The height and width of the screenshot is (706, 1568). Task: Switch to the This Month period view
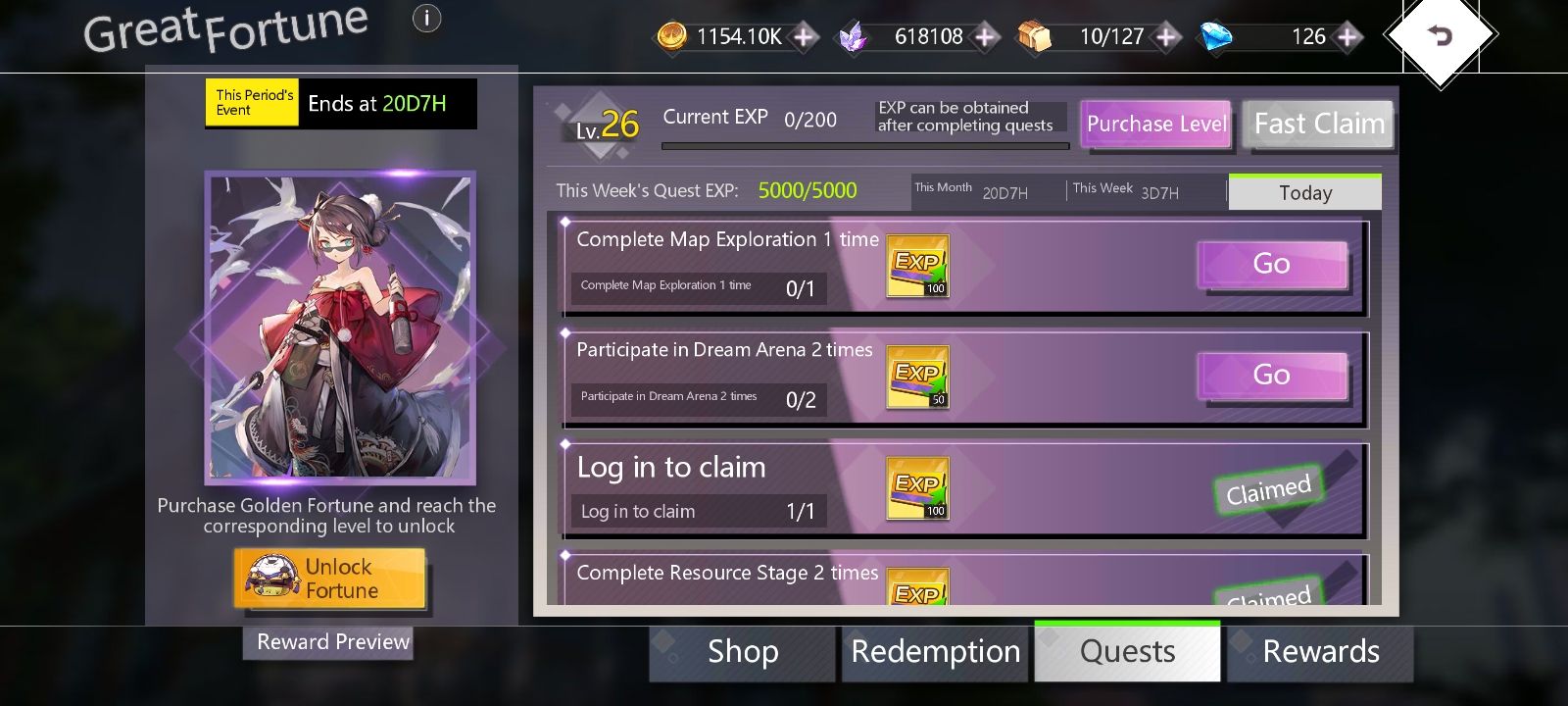point(970,188)
